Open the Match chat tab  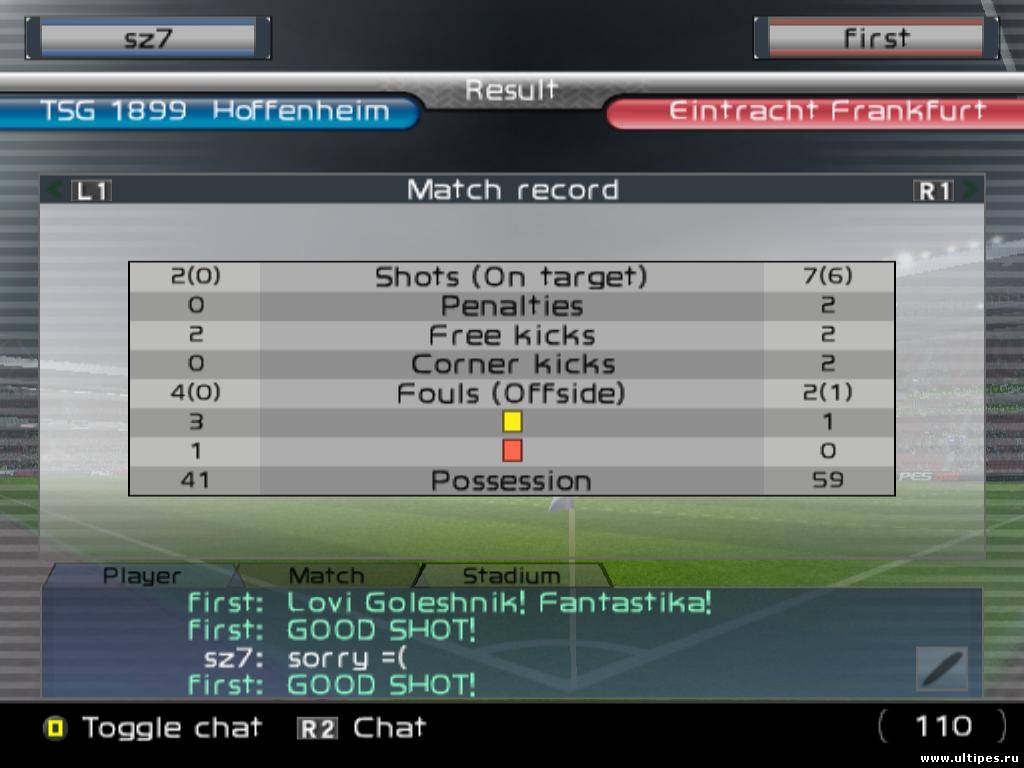(326, 576)
